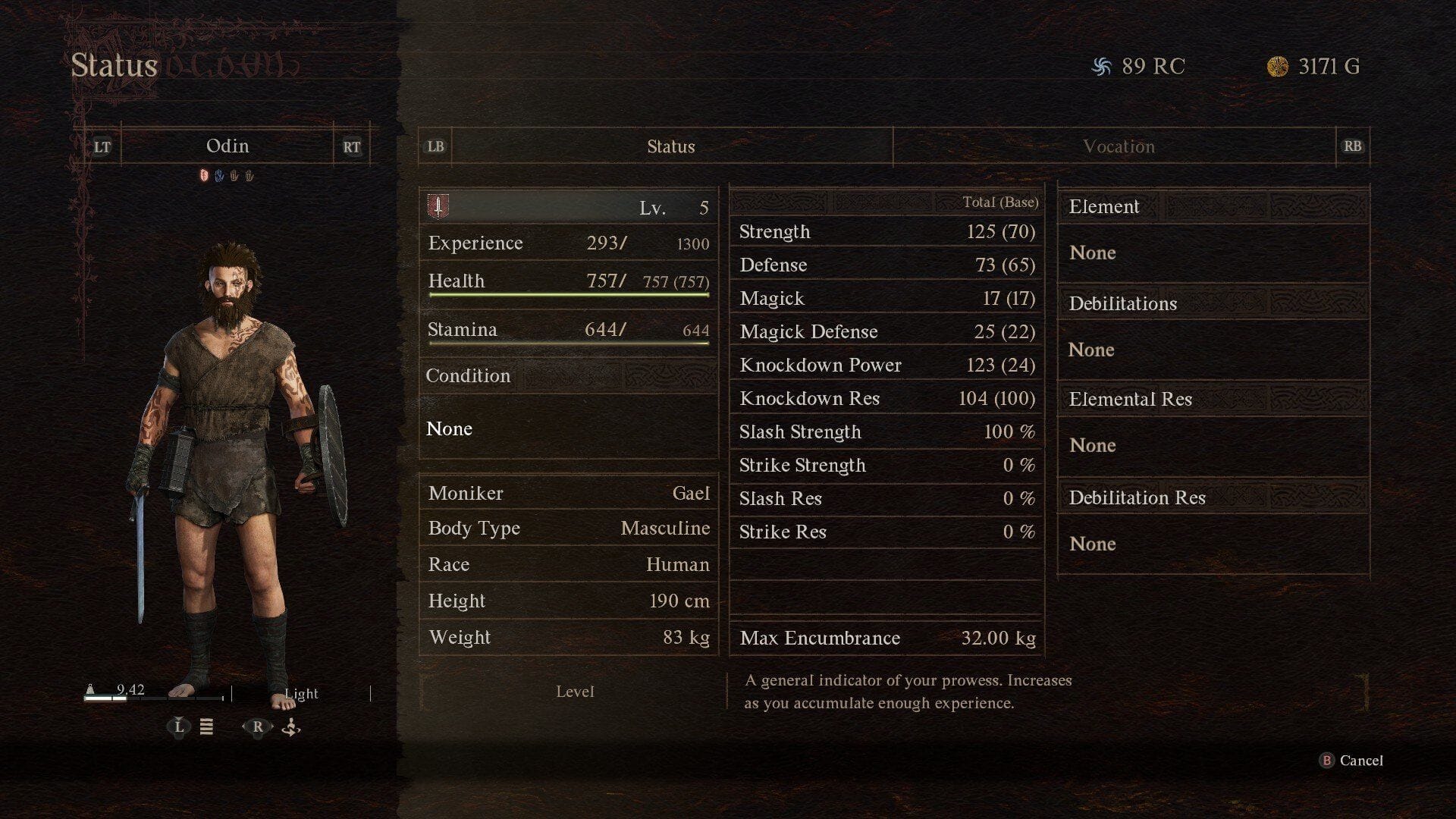Select the Odin character selector
The image size is (1456, 819).
tap(227, 146)
